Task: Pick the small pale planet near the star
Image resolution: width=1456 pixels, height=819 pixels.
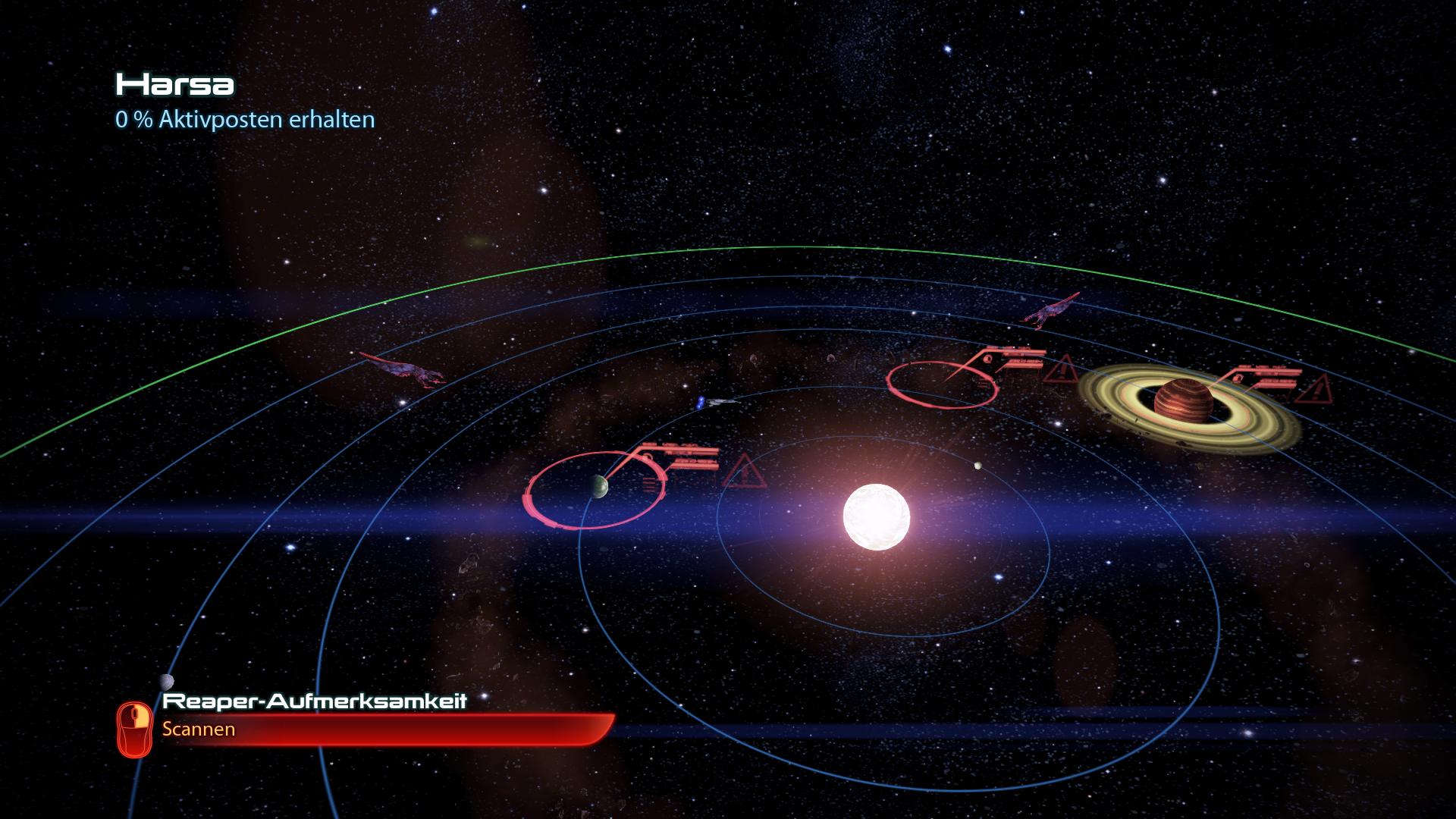Action: tap(977, 466)
